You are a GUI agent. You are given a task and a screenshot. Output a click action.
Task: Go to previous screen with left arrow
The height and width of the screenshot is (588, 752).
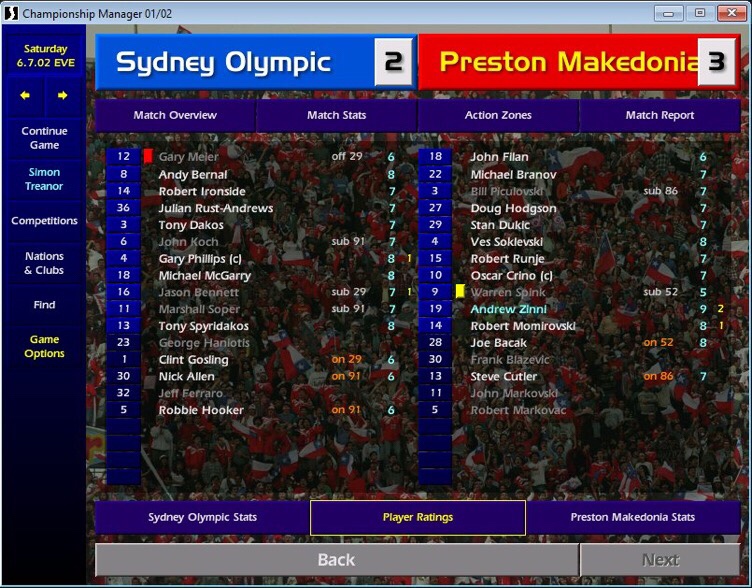click(x=26, y=96)
